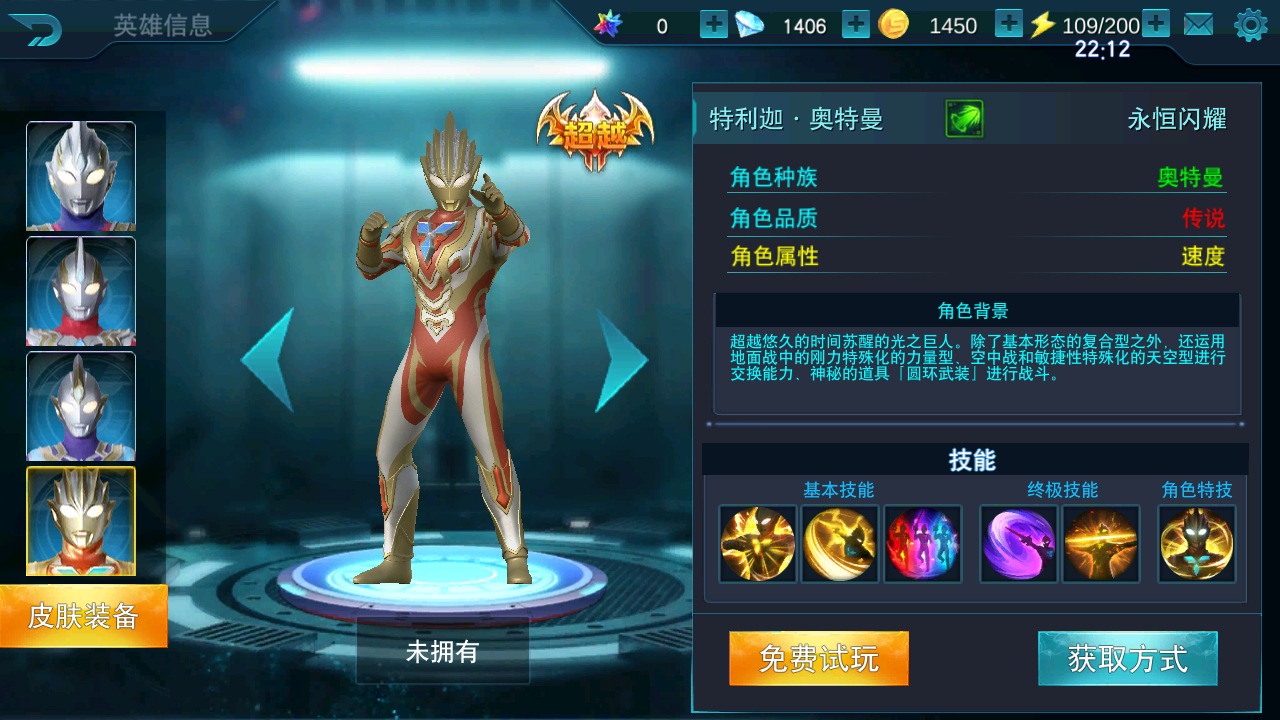Buy diamonds with the plus button
The width and height of the screenshot is (1280, 720).
(856, 24)
